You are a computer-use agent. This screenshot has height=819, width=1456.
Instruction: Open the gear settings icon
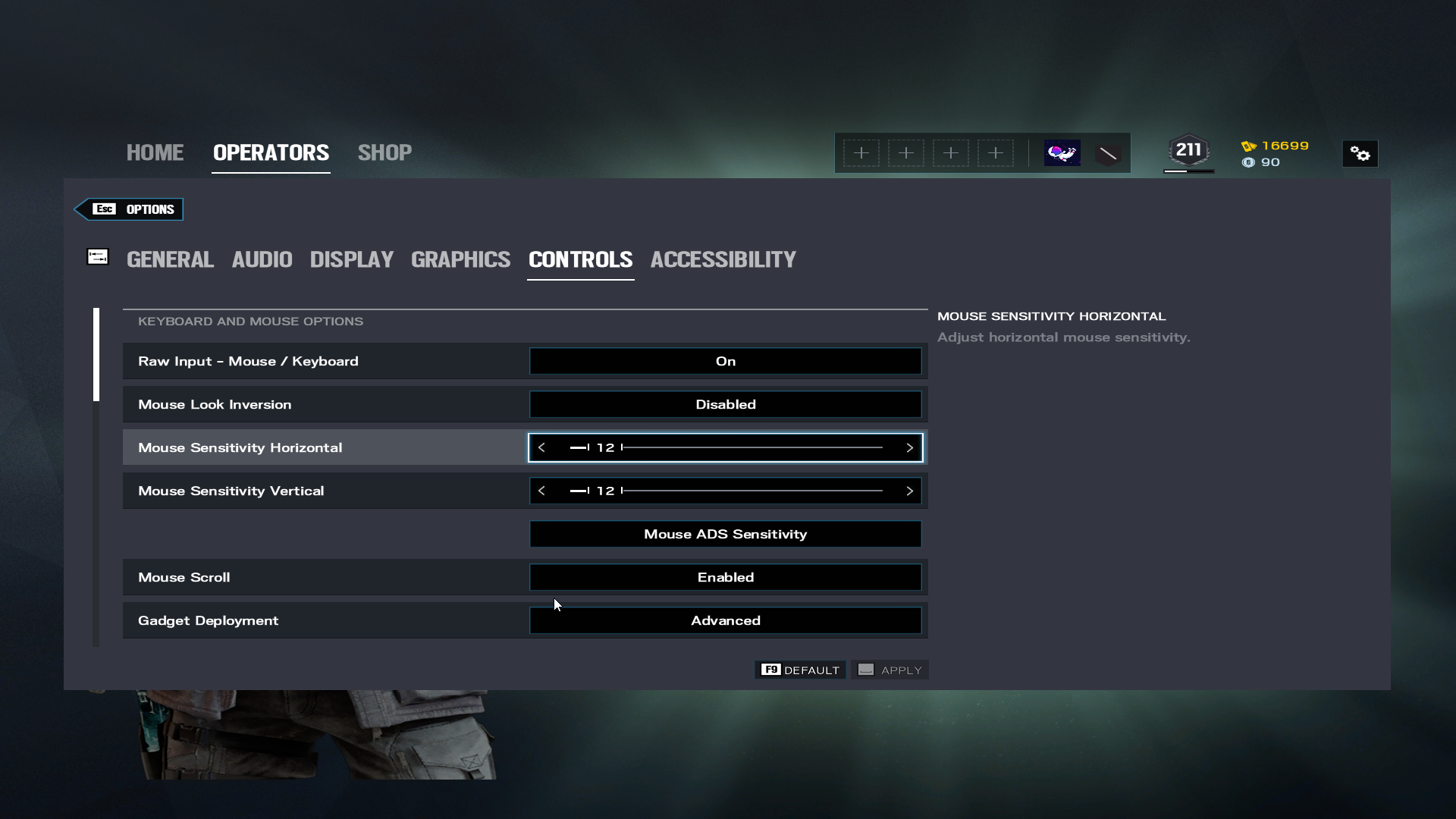point(1360,154)
